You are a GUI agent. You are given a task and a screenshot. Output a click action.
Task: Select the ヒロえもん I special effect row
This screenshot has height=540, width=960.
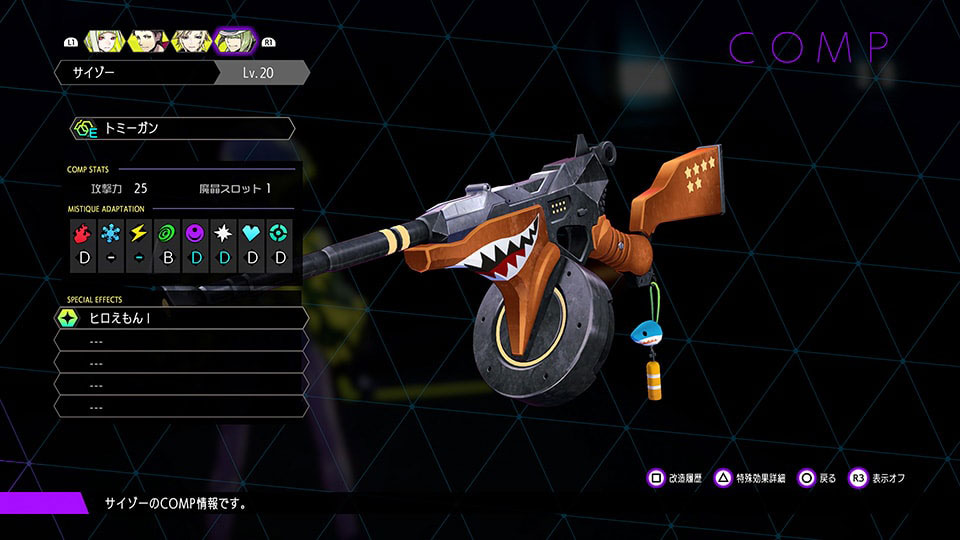[x=180, y=318]
